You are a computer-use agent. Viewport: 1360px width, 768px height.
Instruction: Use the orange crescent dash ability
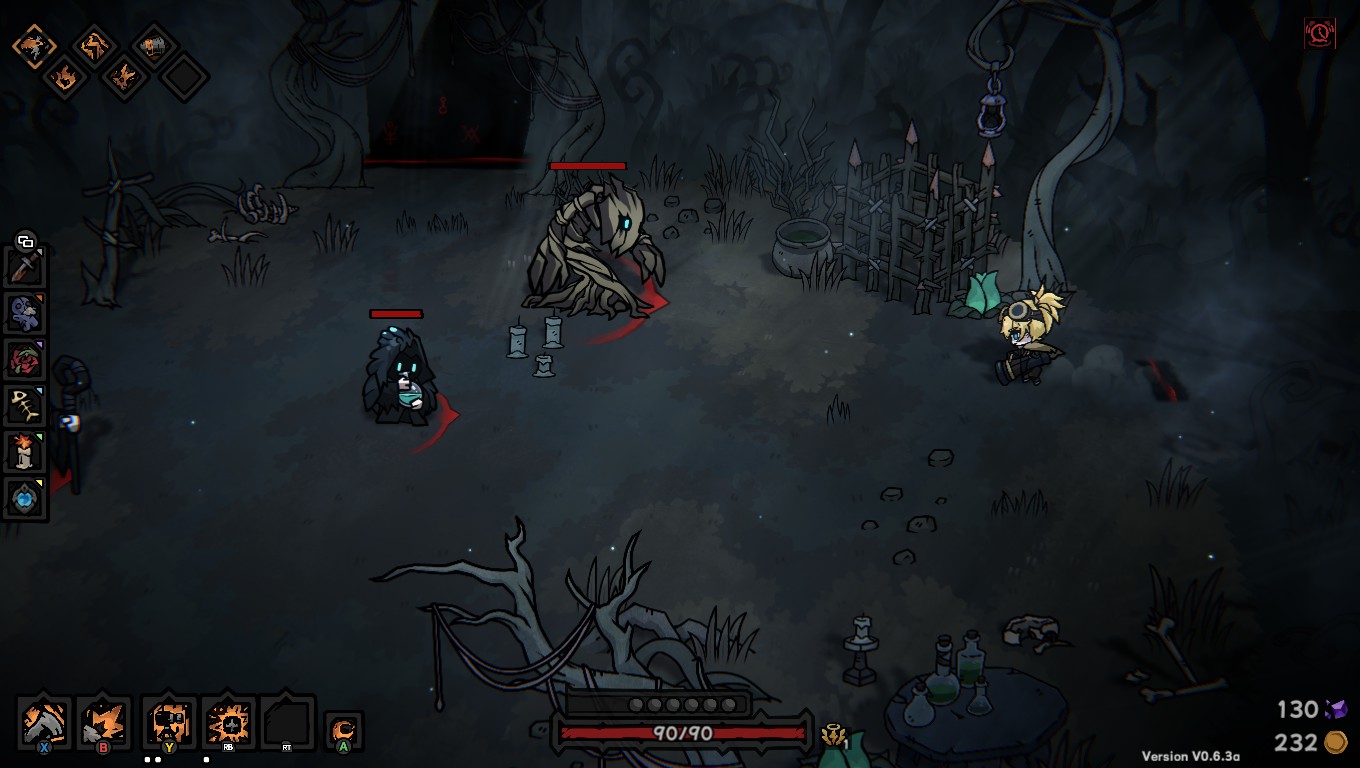pyautogui.click(x=343, y=730)
